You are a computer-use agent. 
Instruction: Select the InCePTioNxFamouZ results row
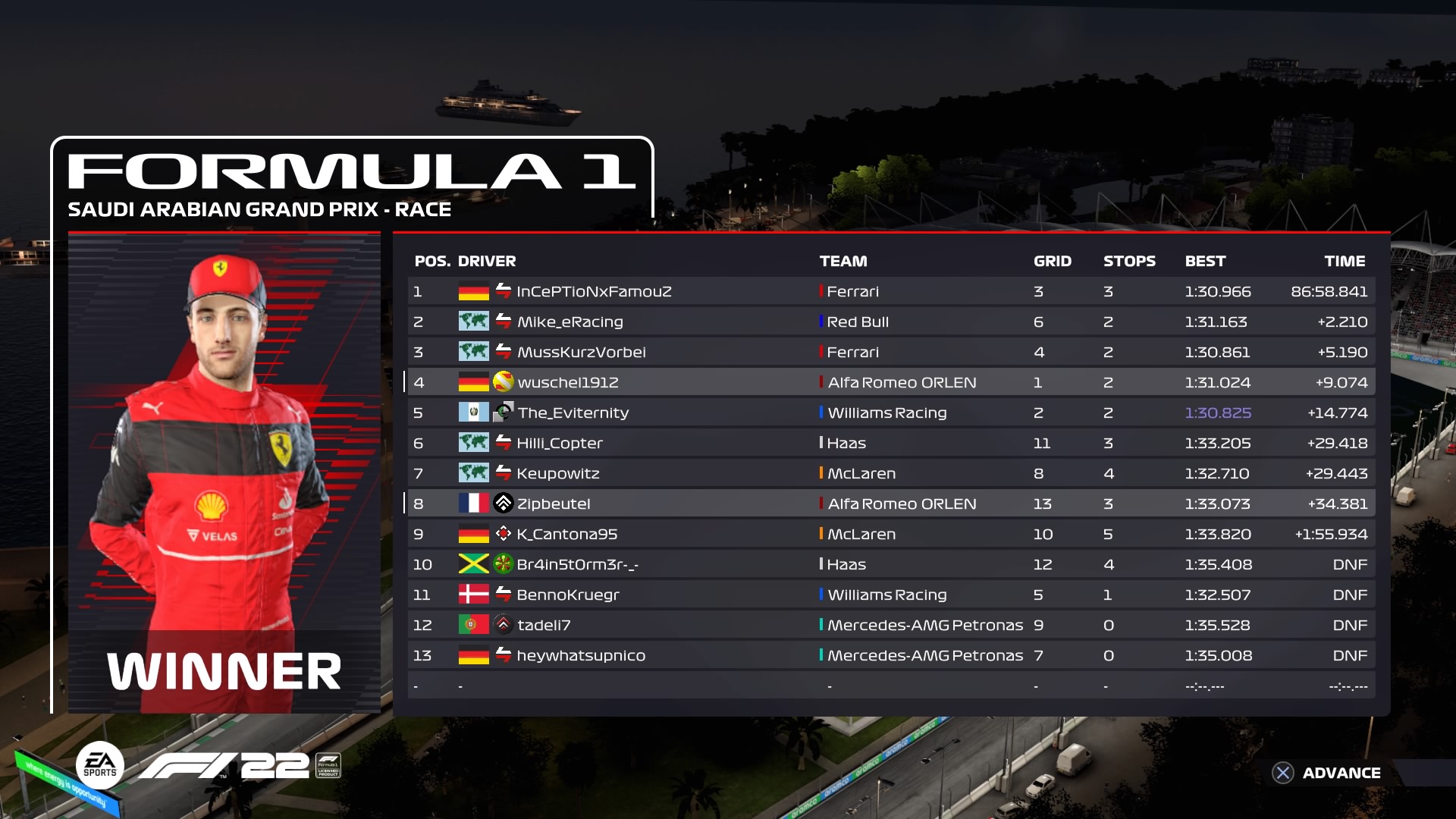(x=891, y=291)
